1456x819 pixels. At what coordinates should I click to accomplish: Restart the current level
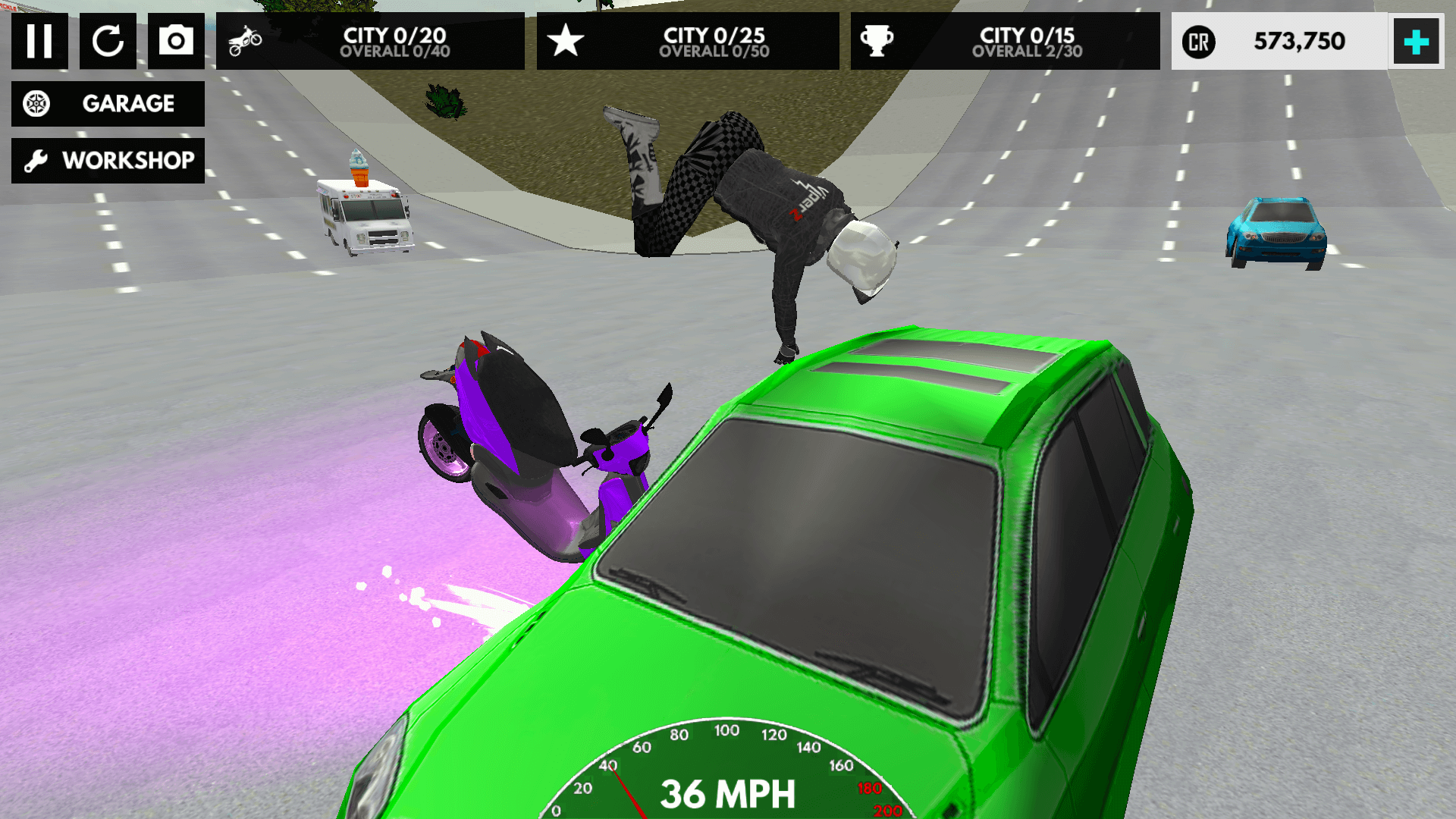[108, 42]
